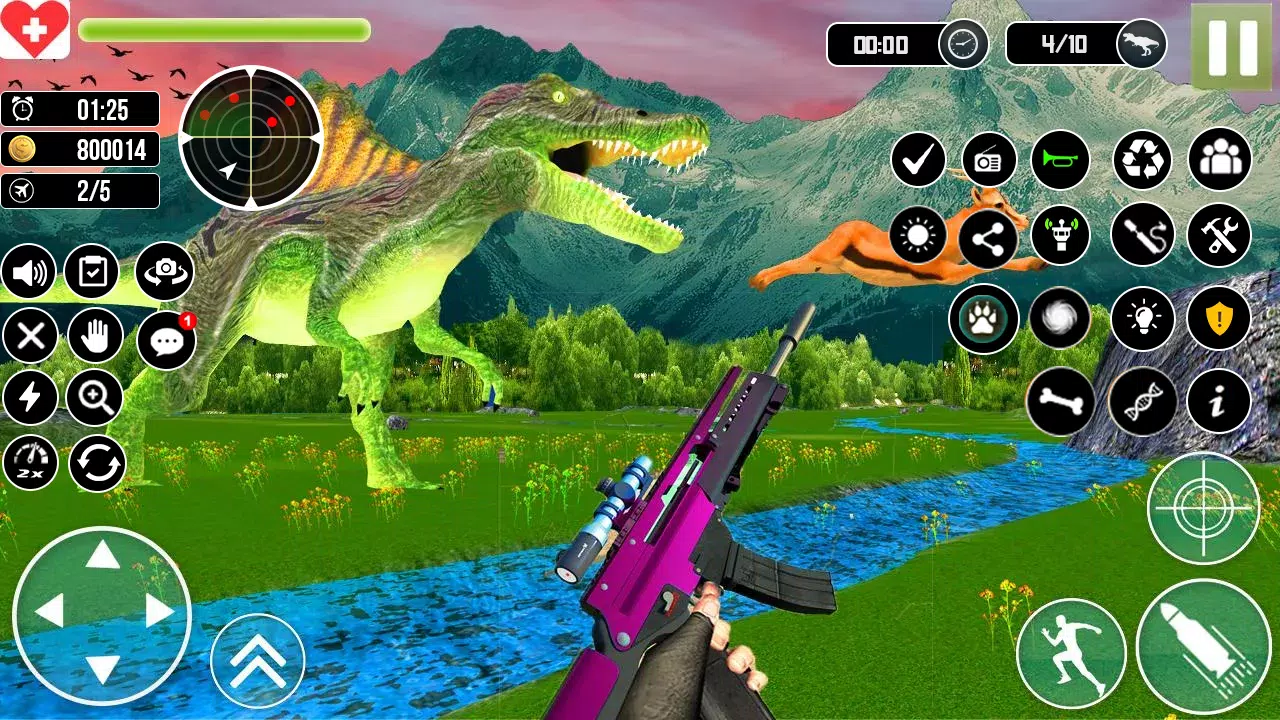Fire the weapon using the bullet button

[x=1203, y=646]
